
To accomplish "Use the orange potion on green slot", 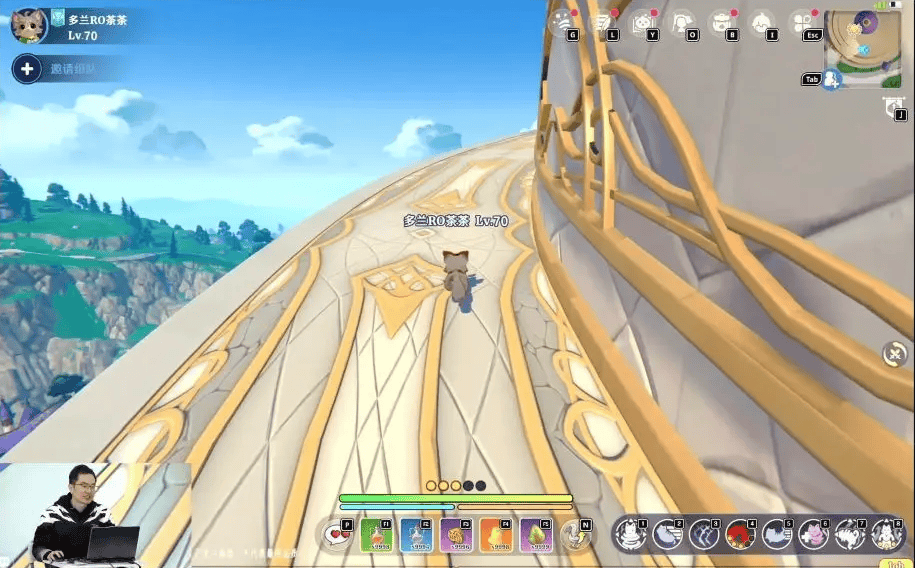I will coord(375,535).
